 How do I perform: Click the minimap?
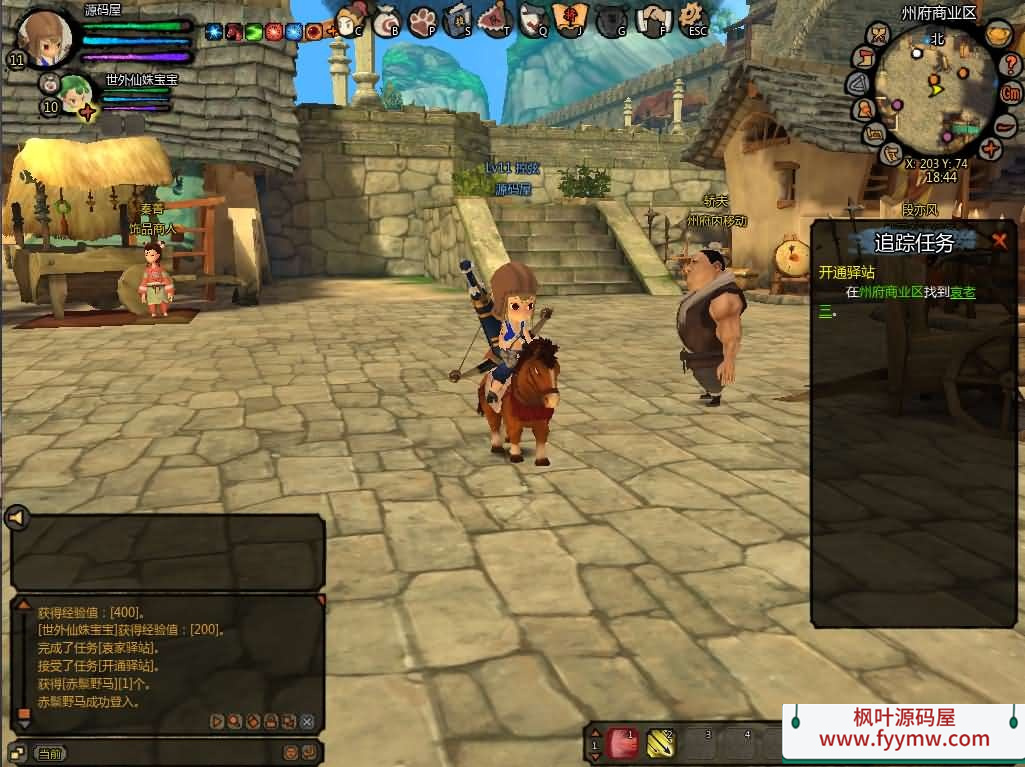click(x=936, y=91)
